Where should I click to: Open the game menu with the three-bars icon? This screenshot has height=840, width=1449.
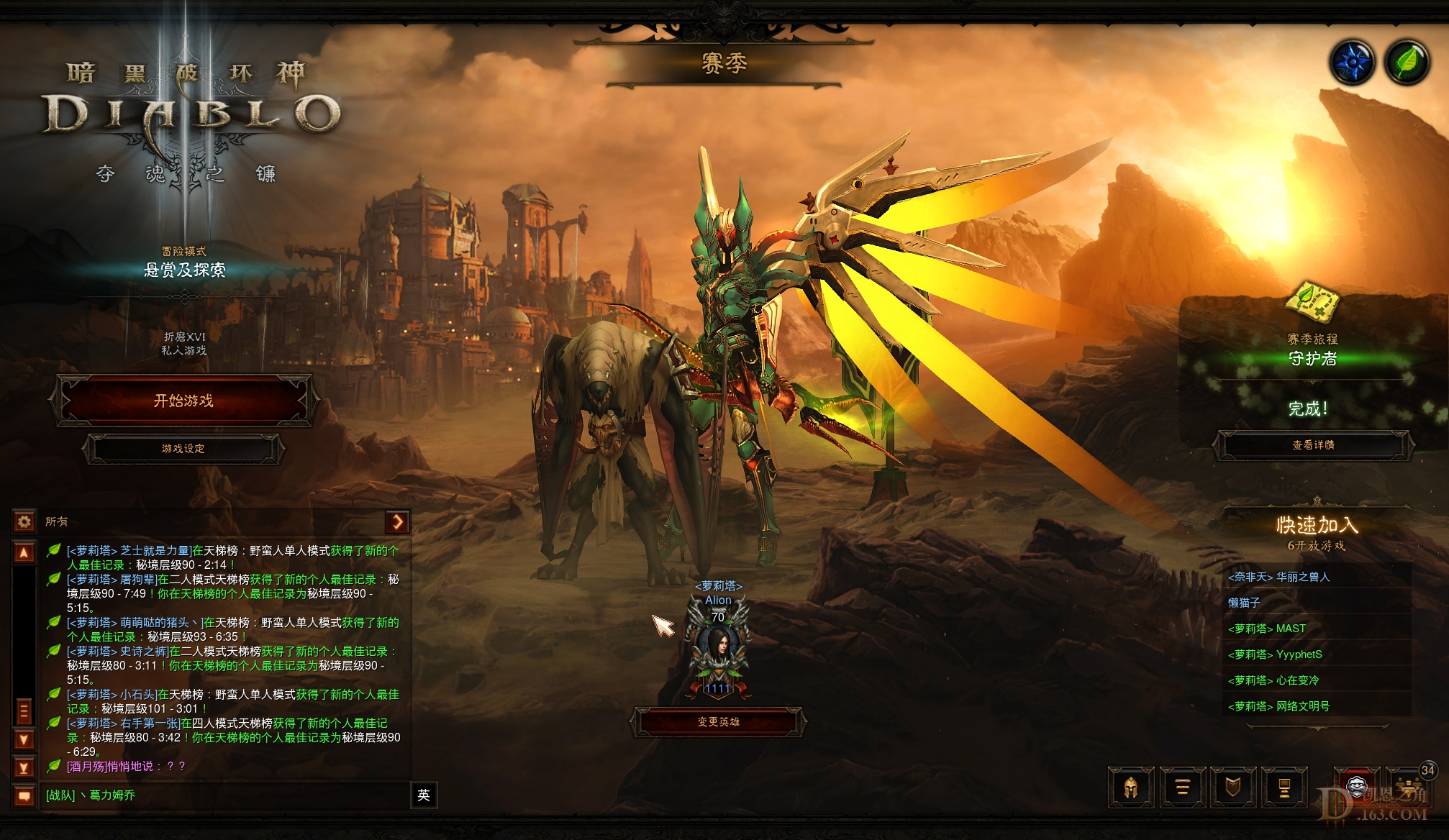pyautogui.click(x=1182, y=787)
